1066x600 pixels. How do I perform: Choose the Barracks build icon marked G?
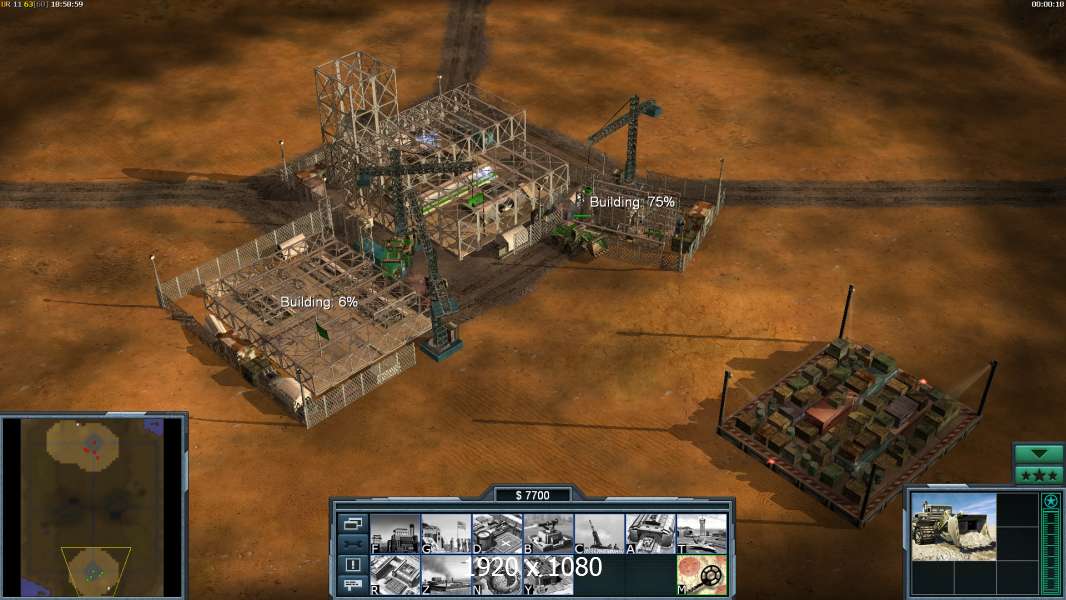446,533
